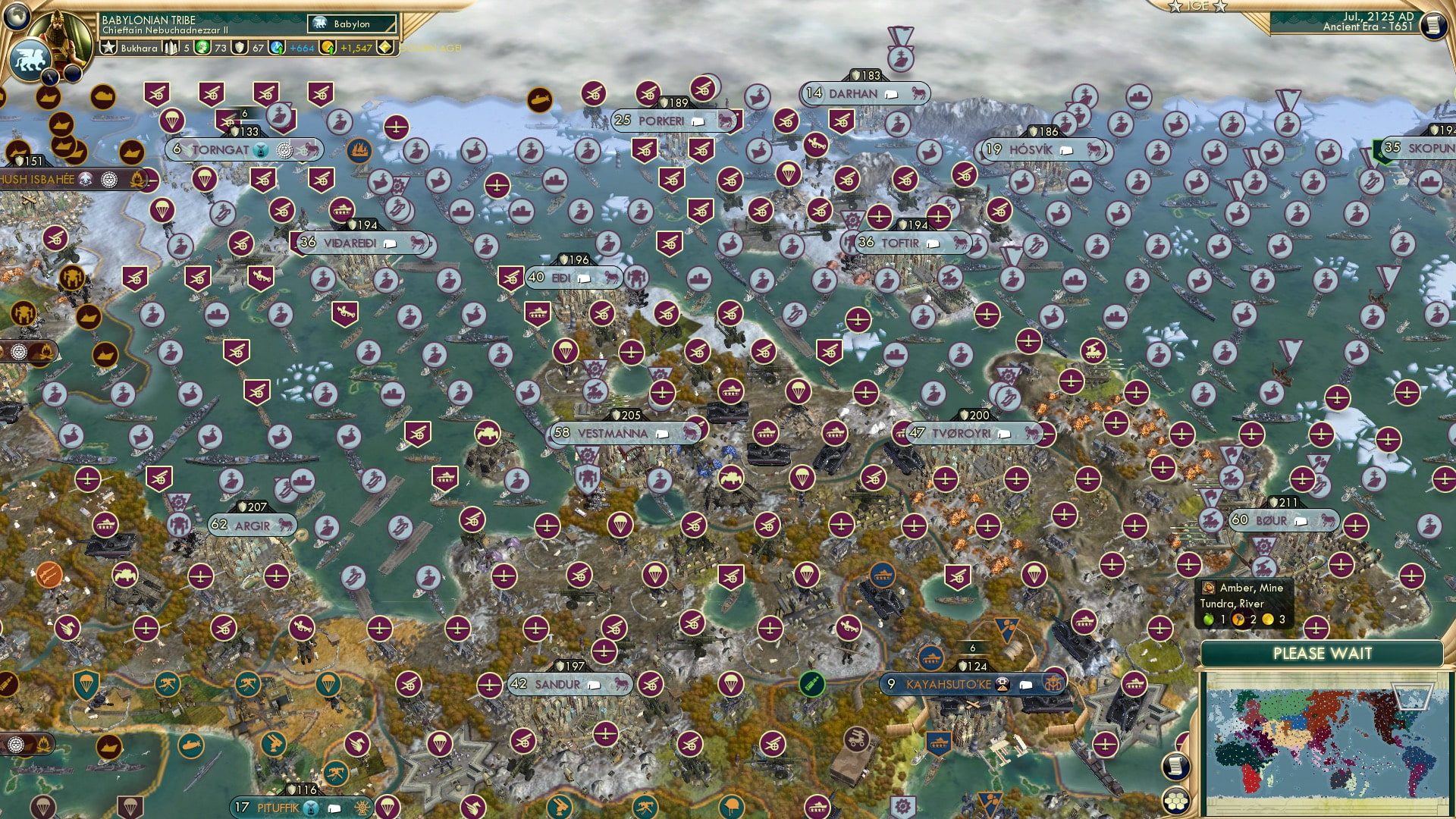Image resolution: width=1456 pixels, height=819 pixels.
Task: Toggle the lightning bolt icon under leader portrait
Action: point(50,78)
